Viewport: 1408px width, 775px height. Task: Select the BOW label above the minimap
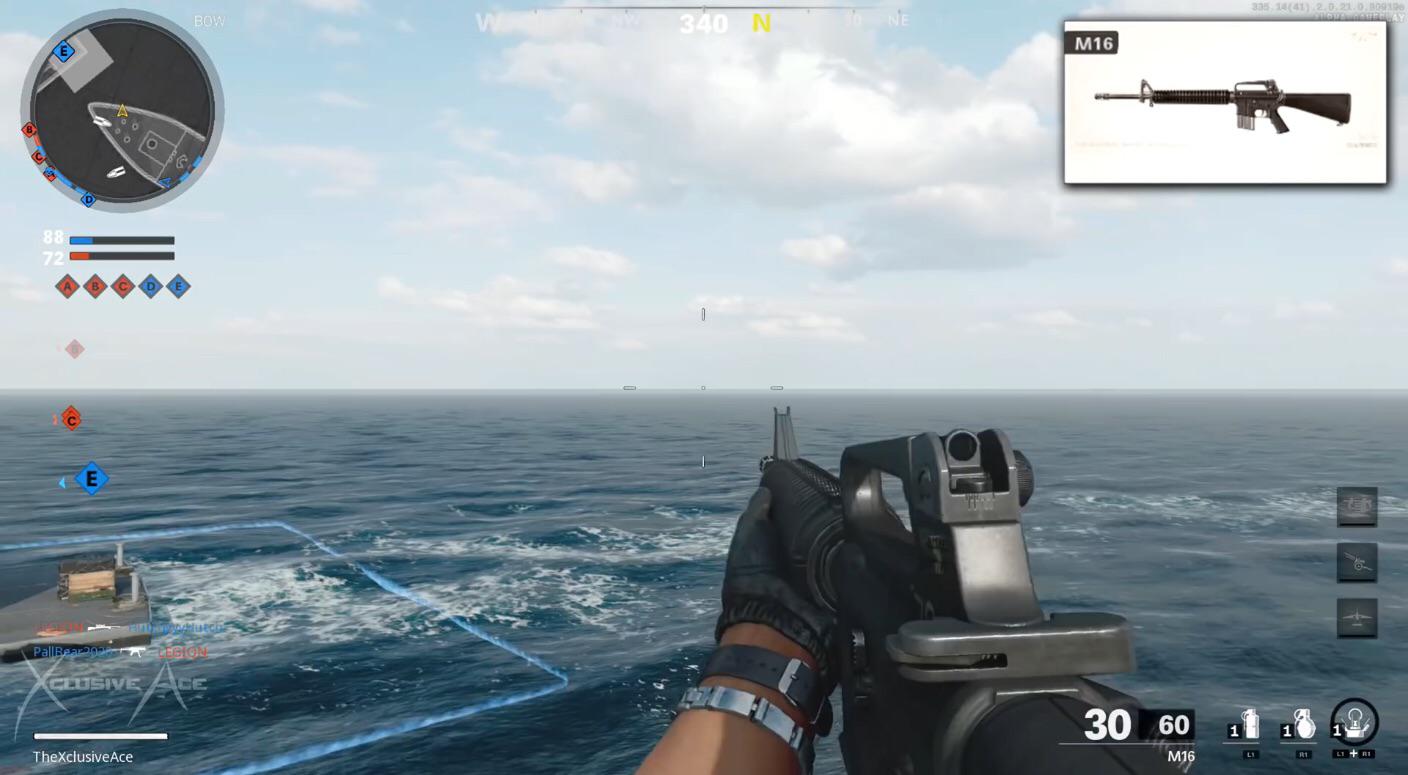209,20
